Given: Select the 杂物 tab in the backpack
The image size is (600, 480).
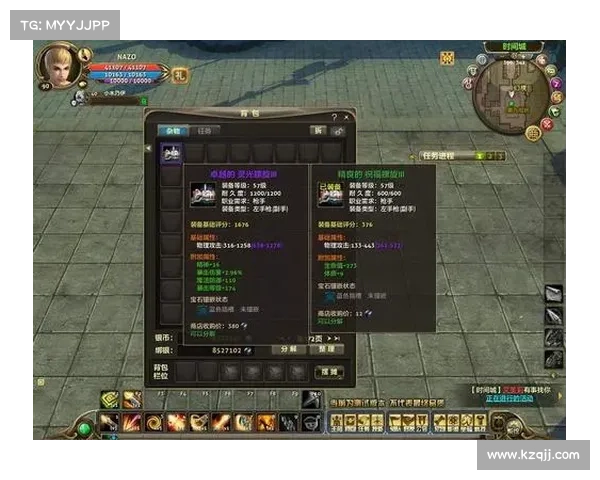Looking at the screenshot, I should (x=174, y=130).
